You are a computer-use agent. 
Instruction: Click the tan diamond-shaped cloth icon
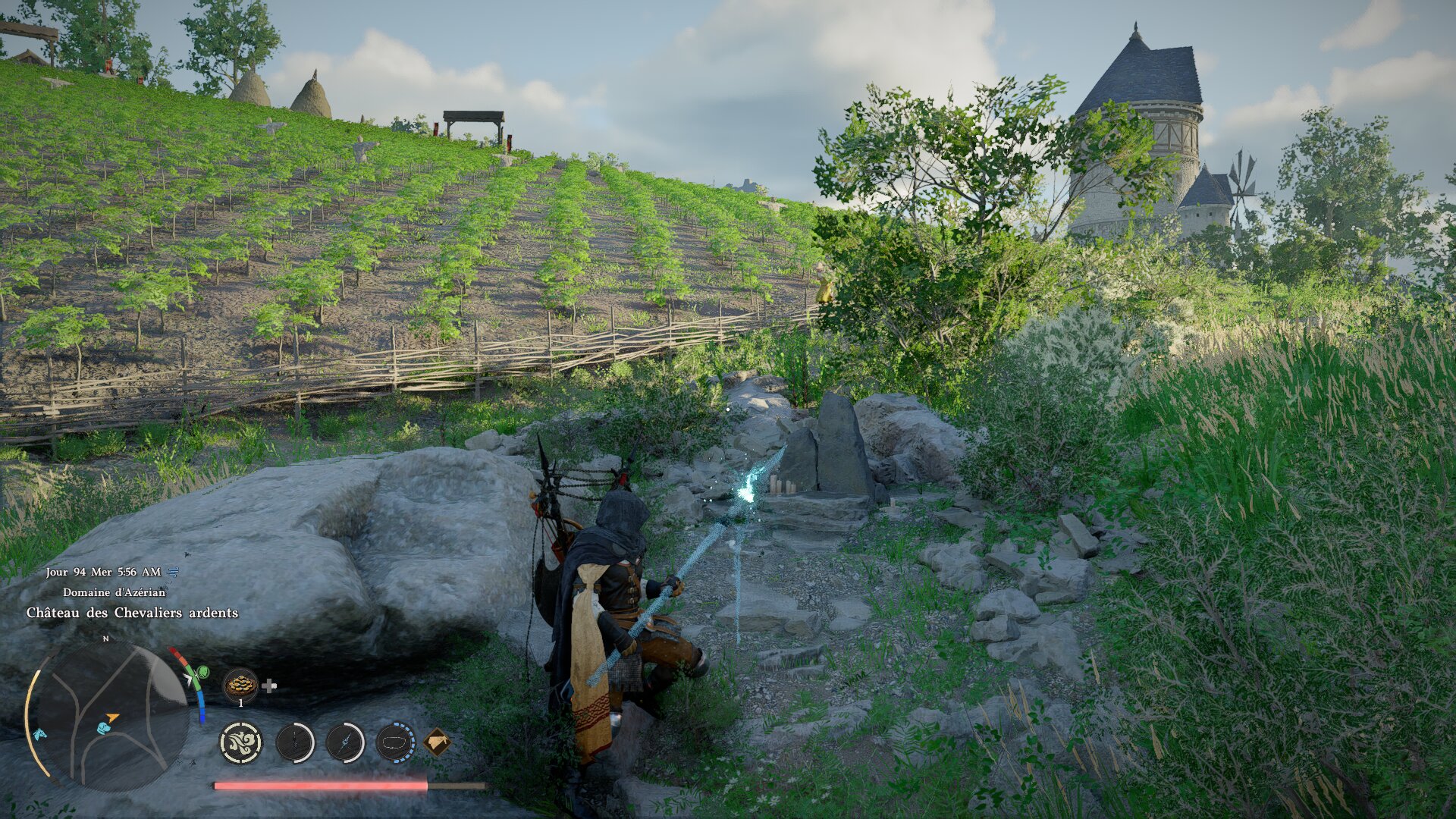tap(437, 742)
